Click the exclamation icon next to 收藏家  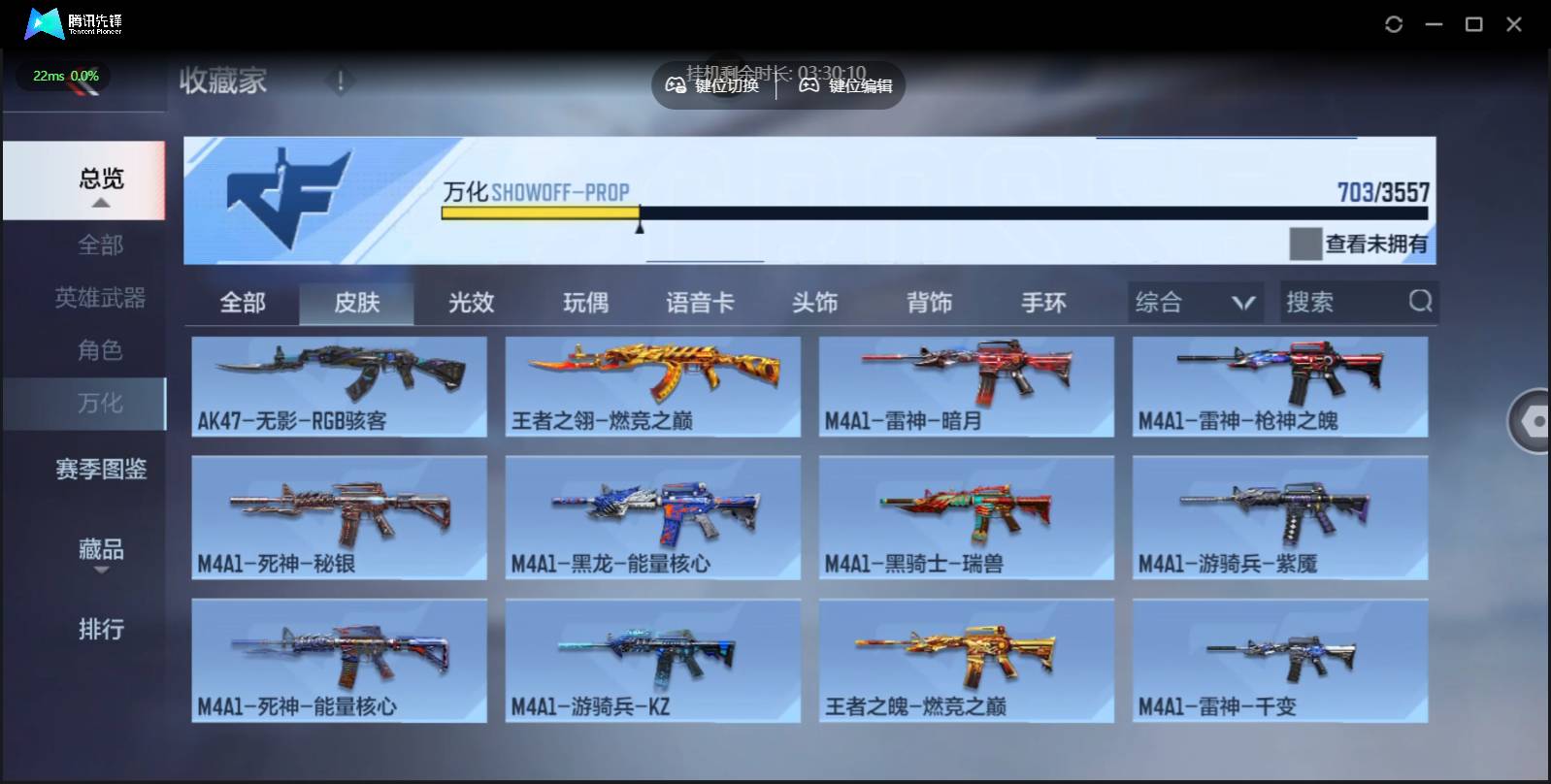[340, 82]
